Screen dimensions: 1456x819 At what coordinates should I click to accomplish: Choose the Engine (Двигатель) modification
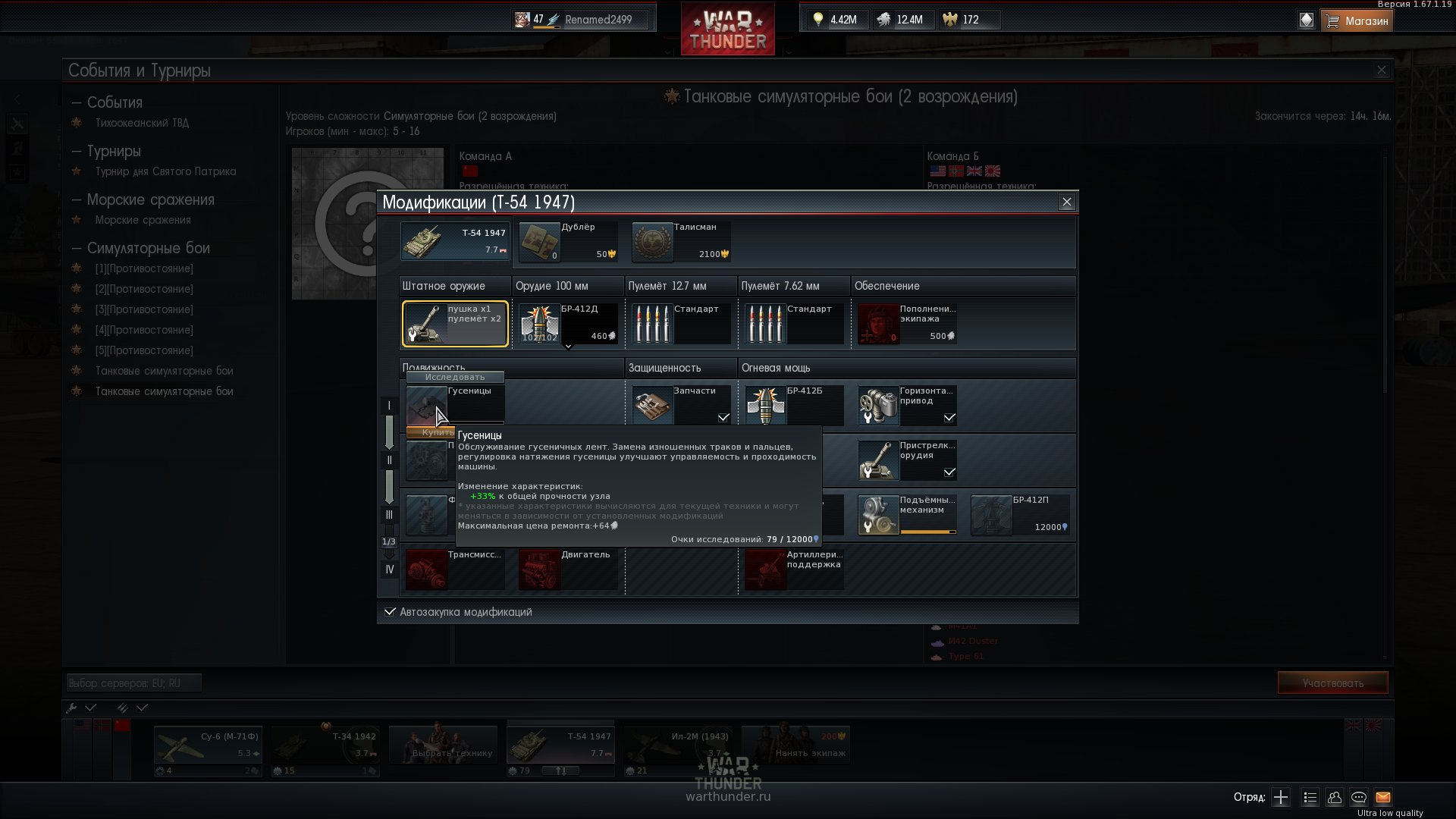[567, 569]
